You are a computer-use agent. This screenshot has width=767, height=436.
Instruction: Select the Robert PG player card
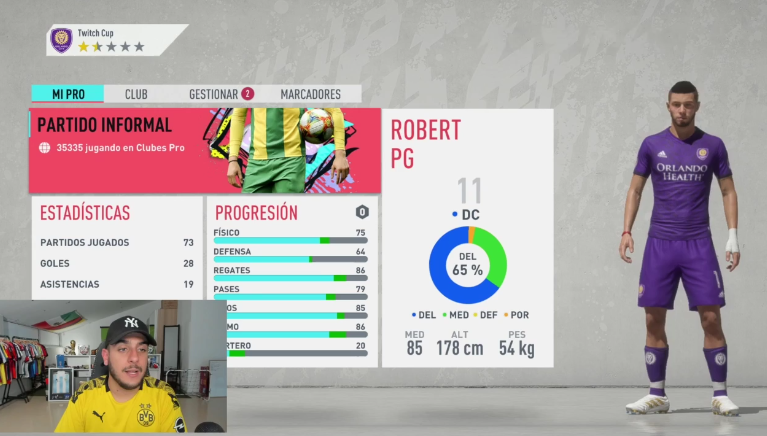[x=467, y=237]
